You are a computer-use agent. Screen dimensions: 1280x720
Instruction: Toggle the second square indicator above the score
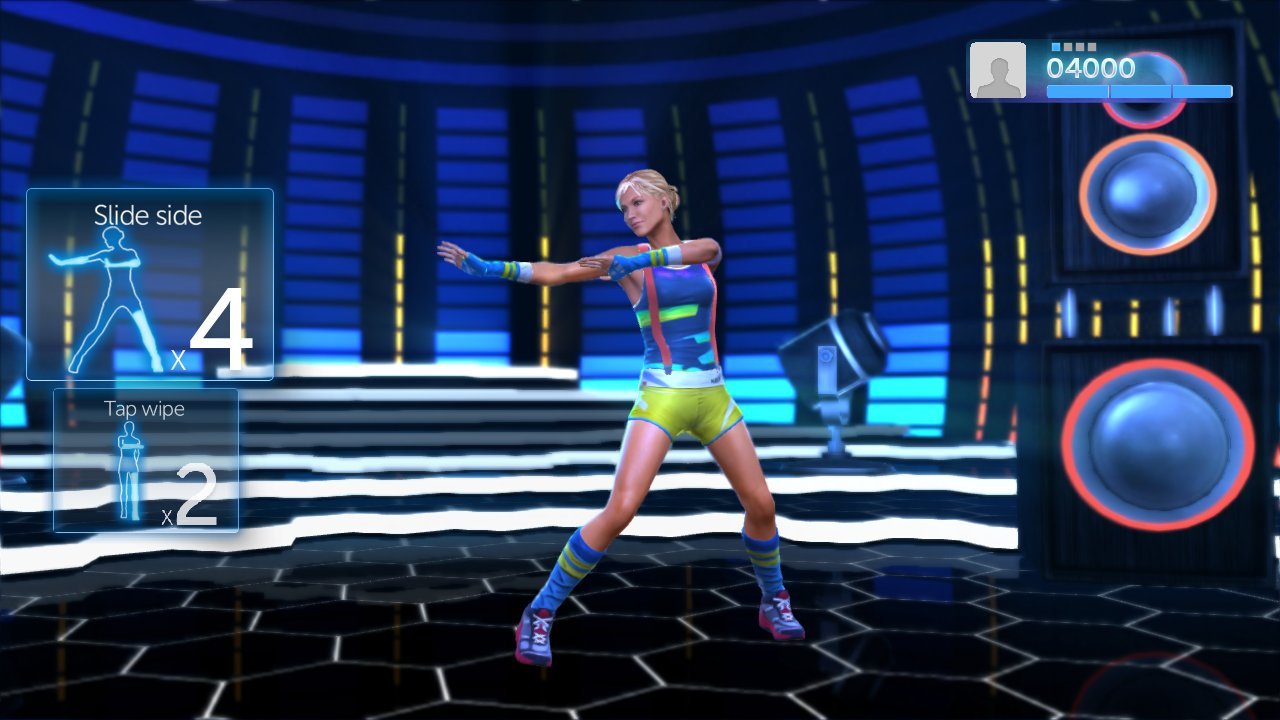click(x=1068, y=46)
